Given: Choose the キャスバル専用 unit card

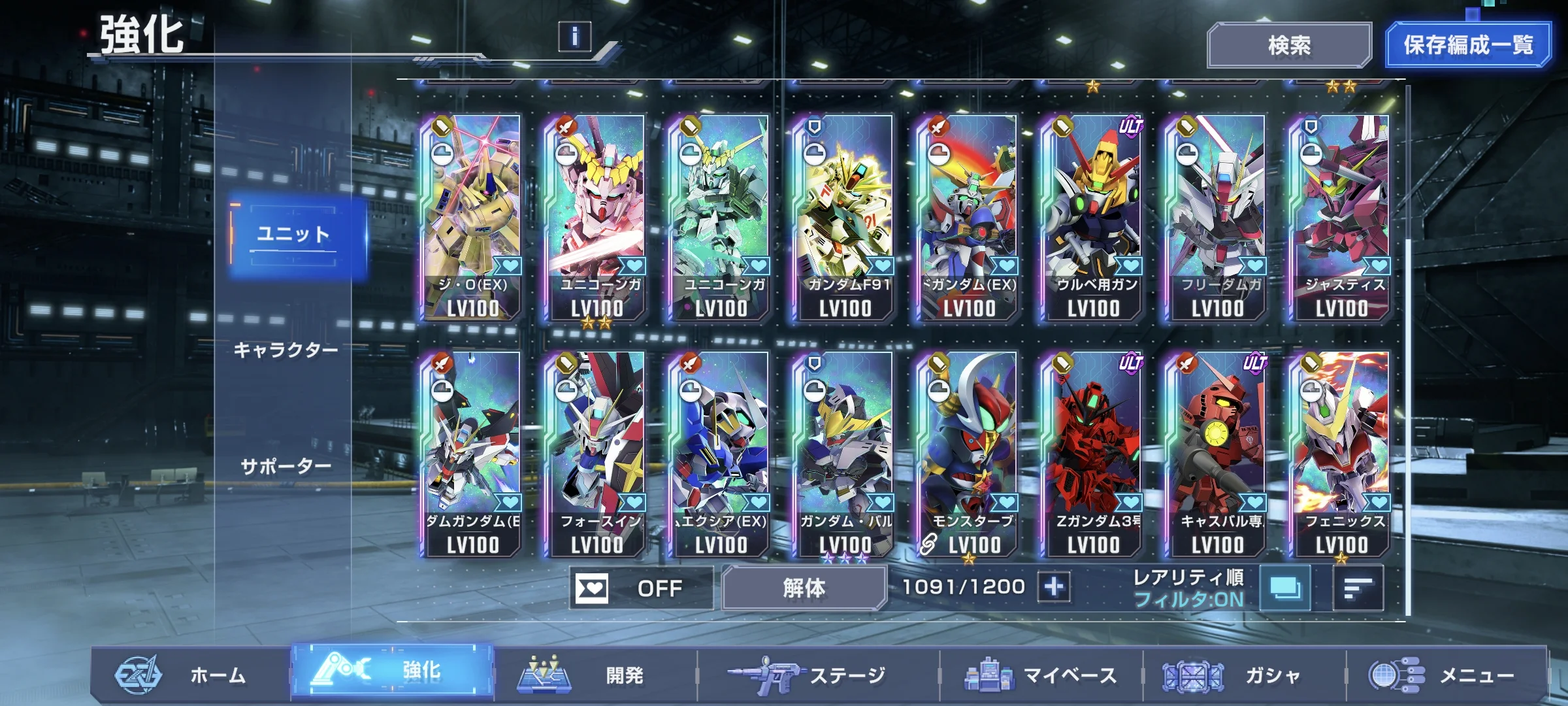Looking at the screenshot, I should [x=1217, y=454].
